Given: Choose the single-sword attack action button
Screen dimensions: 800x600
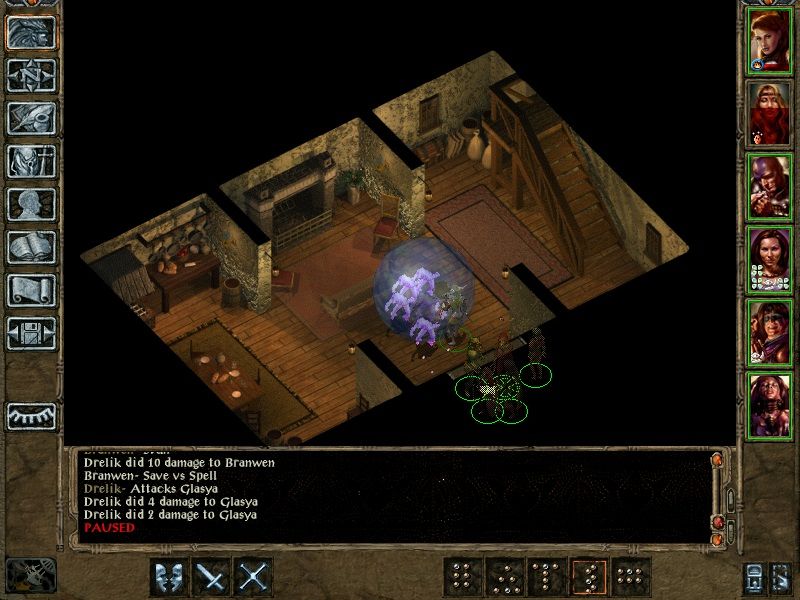Looking at the screenshot, I should click(212, 577).
